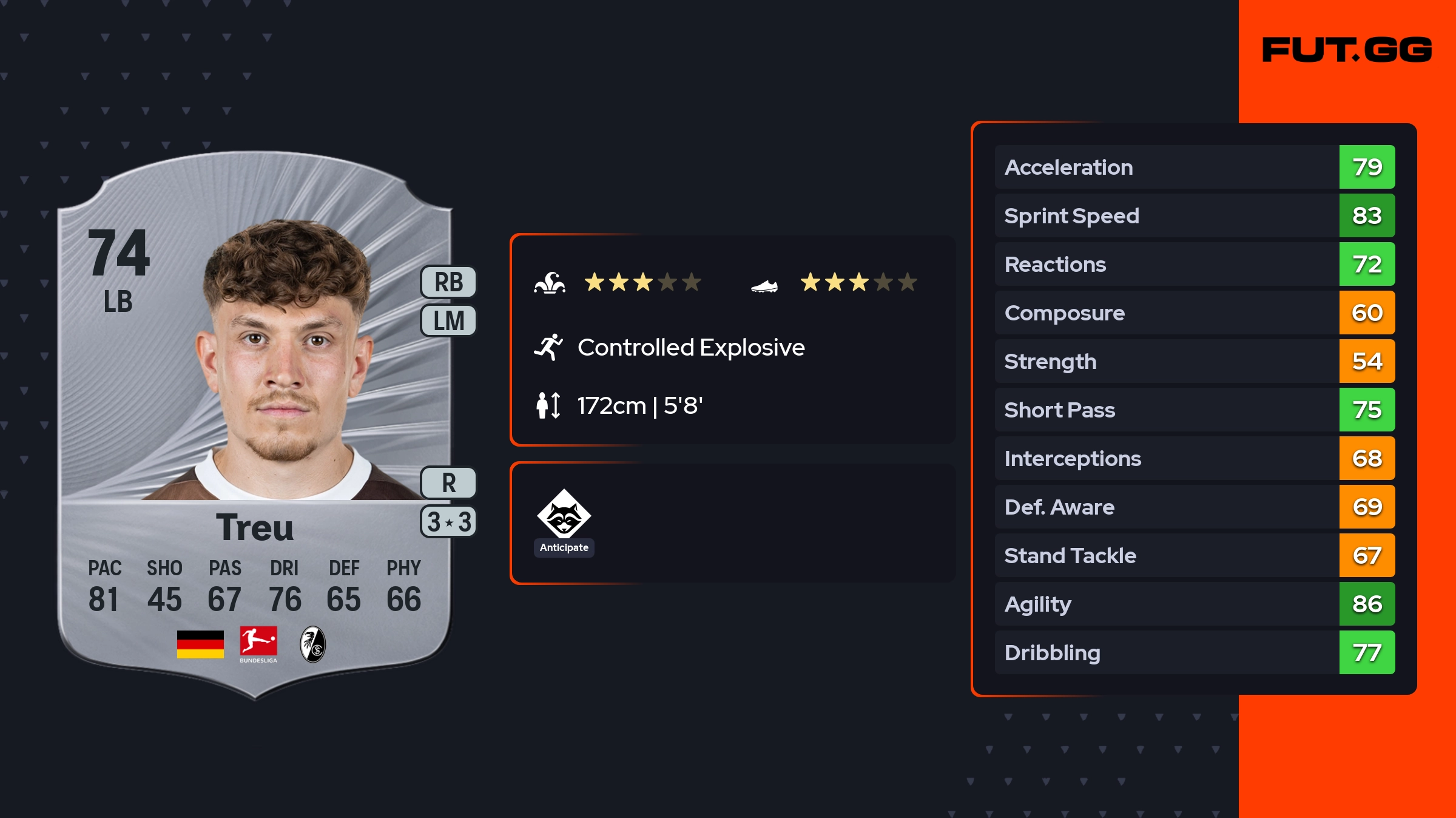Click the Anticipate playstyle icon

tap(564, 515)
